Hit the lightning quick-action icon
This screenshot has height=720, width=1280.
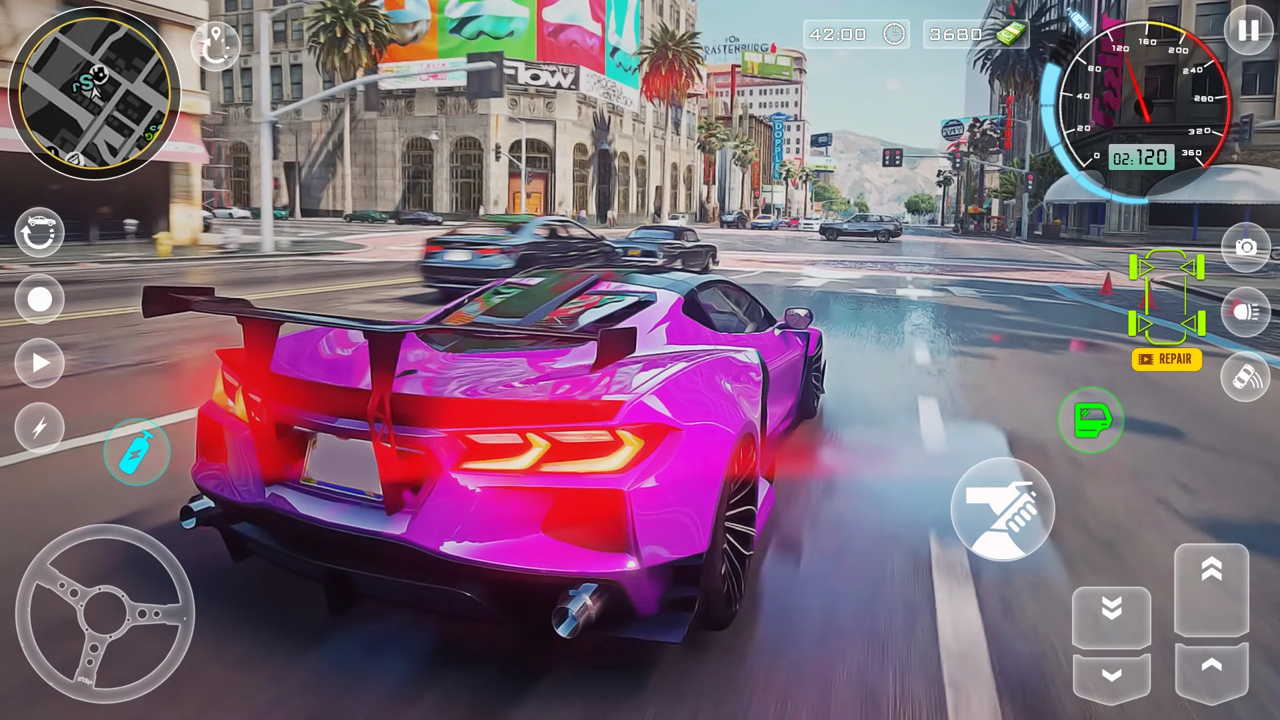coord(40,428)
